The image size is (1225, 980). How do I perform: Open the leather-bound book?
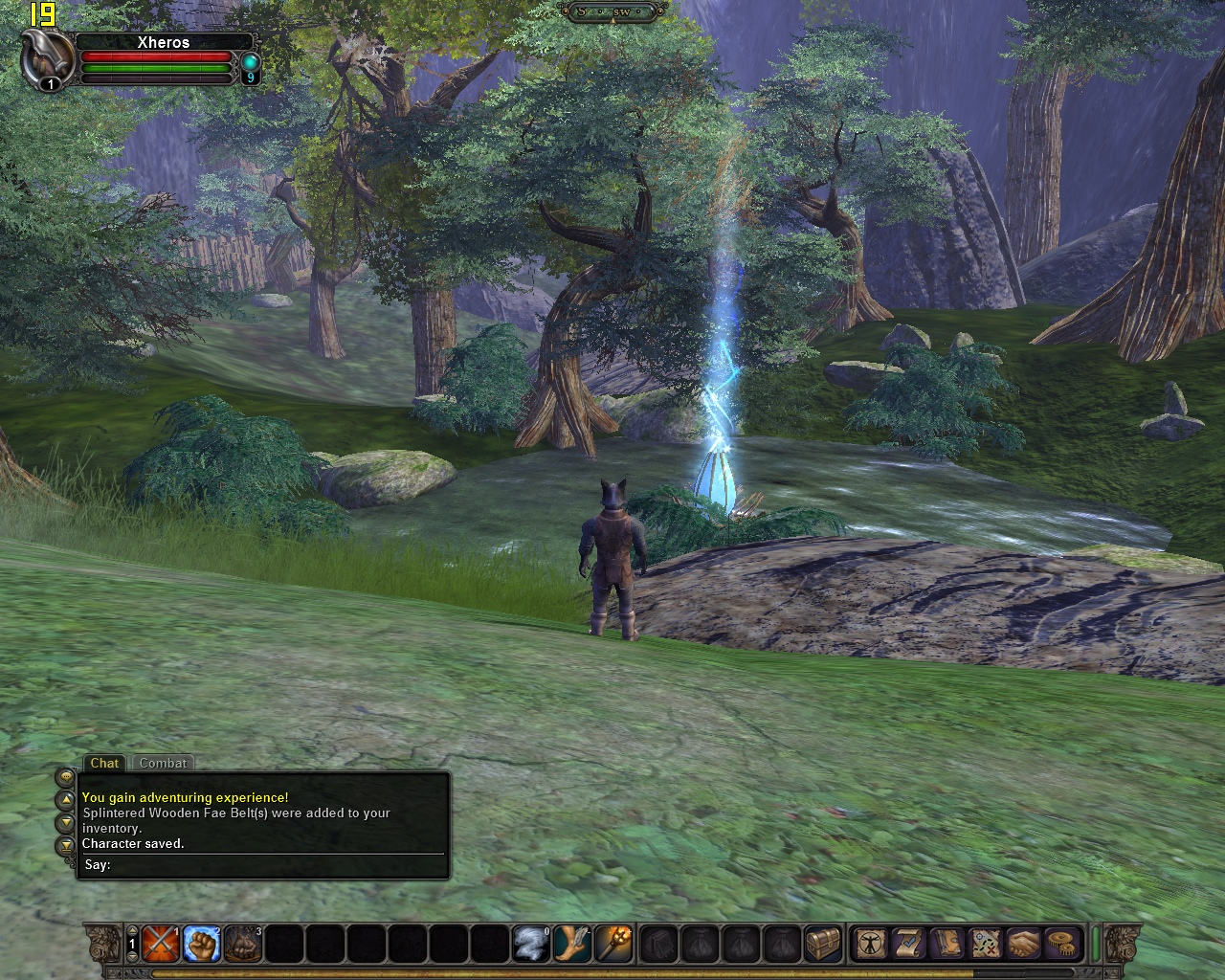pos(947,944)
